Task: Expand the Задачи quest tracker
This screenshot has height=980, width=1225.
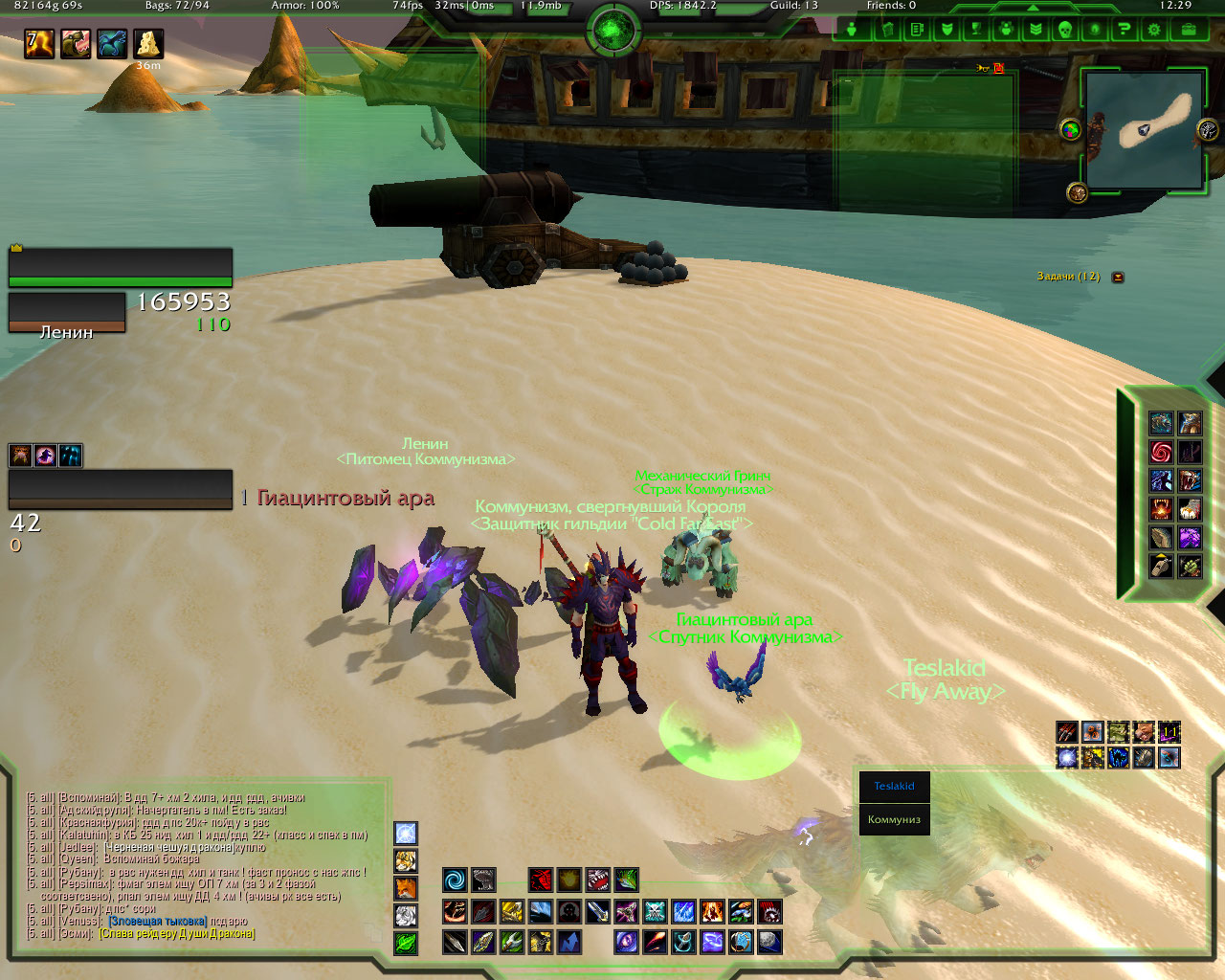Action: (x=1118, y=277)
